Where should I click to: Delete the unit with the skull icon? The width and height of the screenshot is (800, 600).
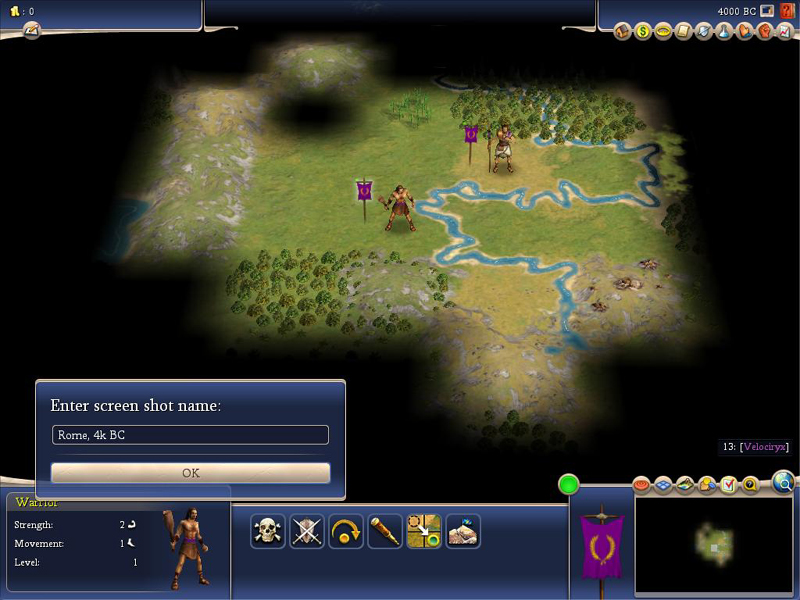[x=267, y=531]
